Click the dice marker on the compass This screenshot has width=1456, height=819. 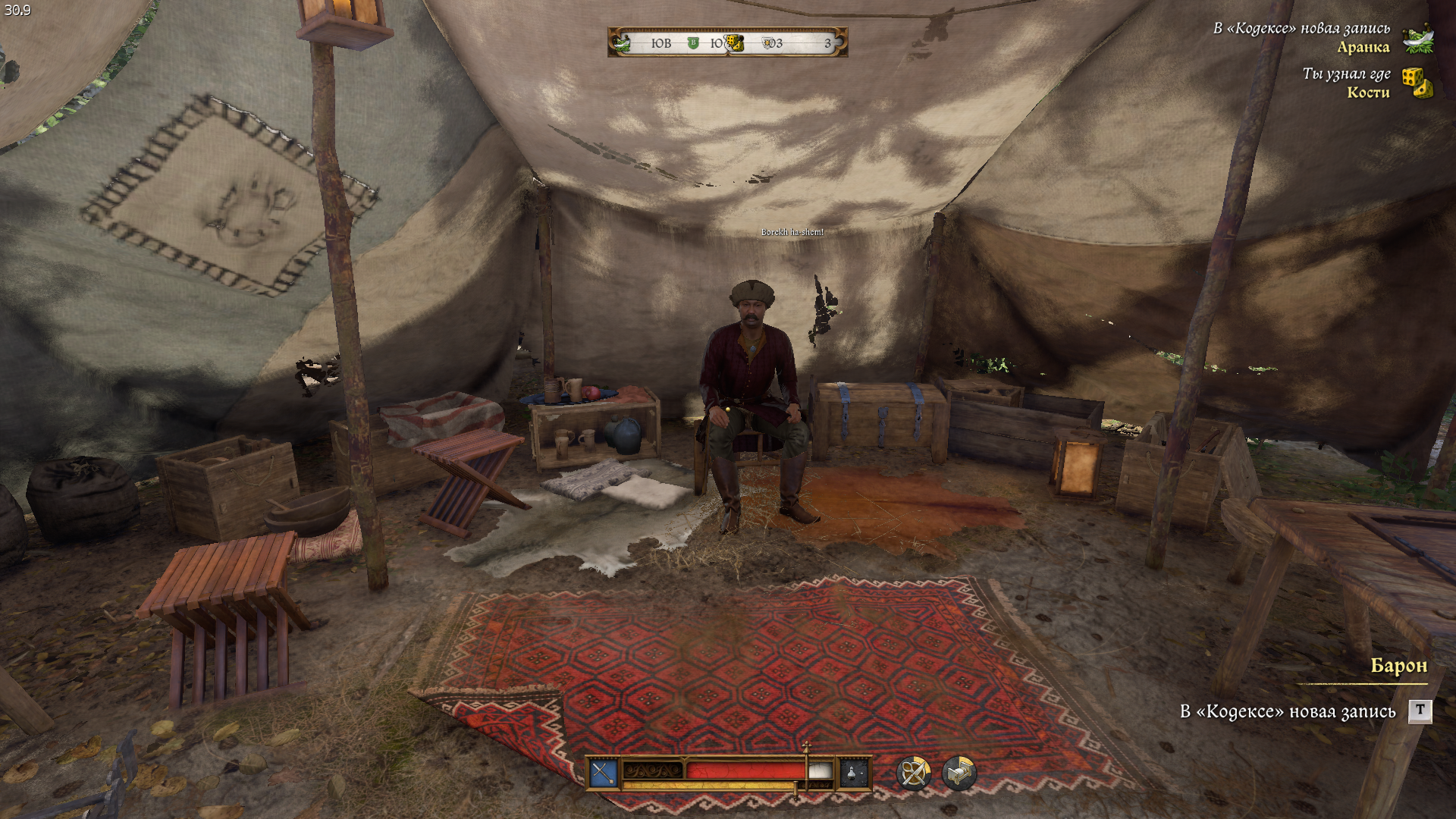tap(734, 43)
